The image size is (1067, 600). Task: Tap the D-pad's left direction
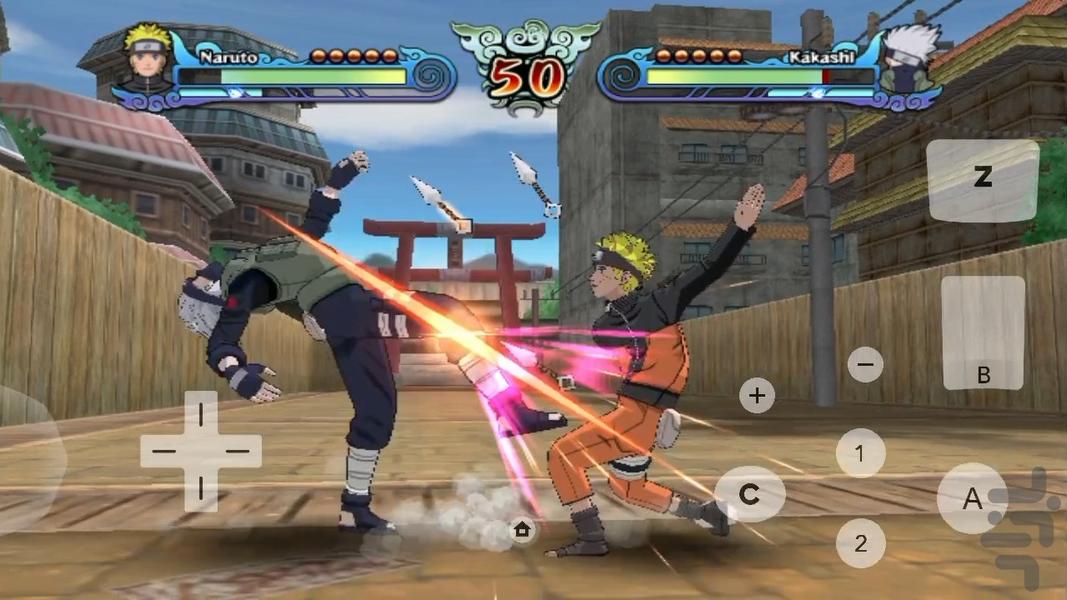[x=163, y=451]
